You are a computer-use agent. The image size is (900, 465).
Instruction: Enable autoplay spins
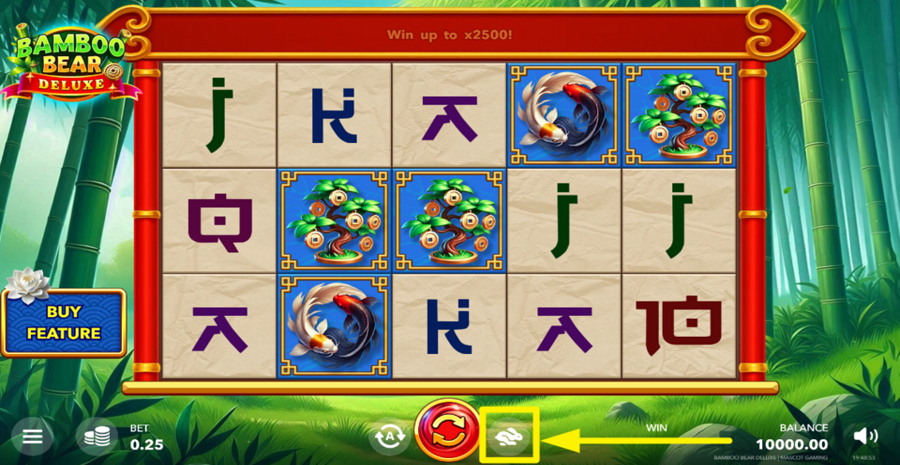tap(389, 436)
